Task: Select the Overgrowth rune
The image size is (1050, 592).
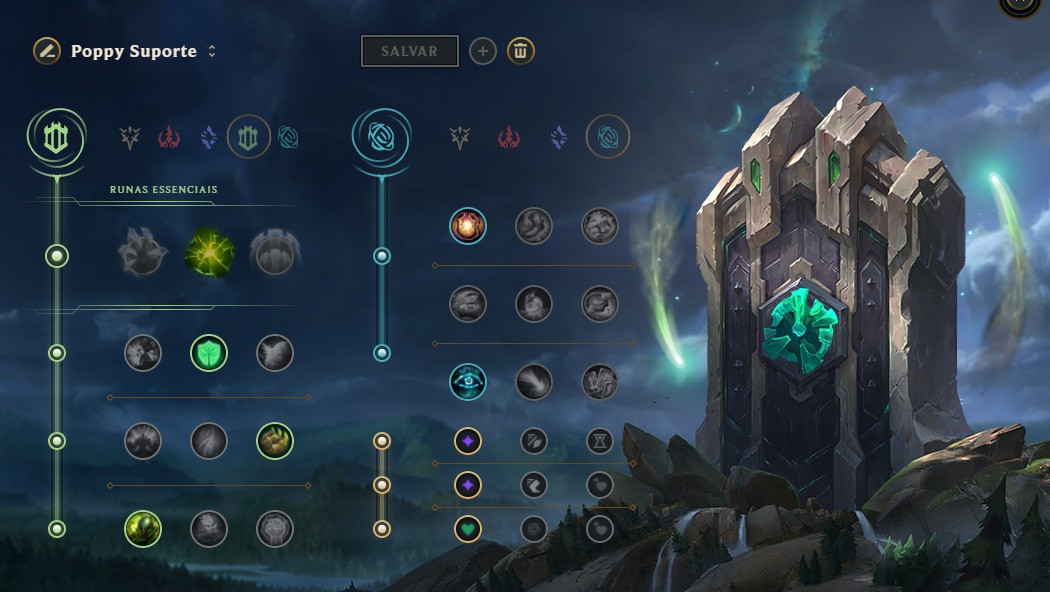Action: (143, 529)
